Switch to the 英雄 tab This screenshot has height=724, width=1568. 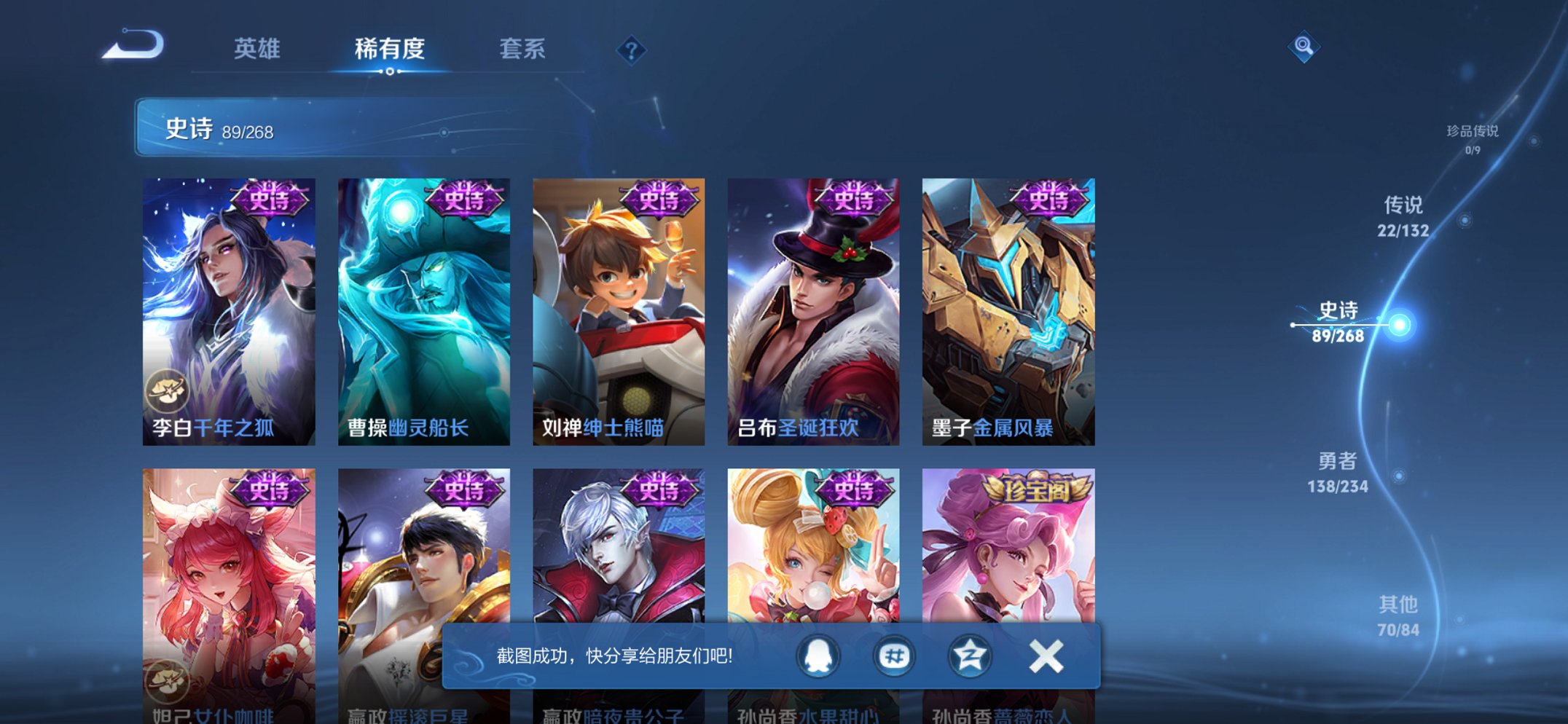click(x=259, y=50)
